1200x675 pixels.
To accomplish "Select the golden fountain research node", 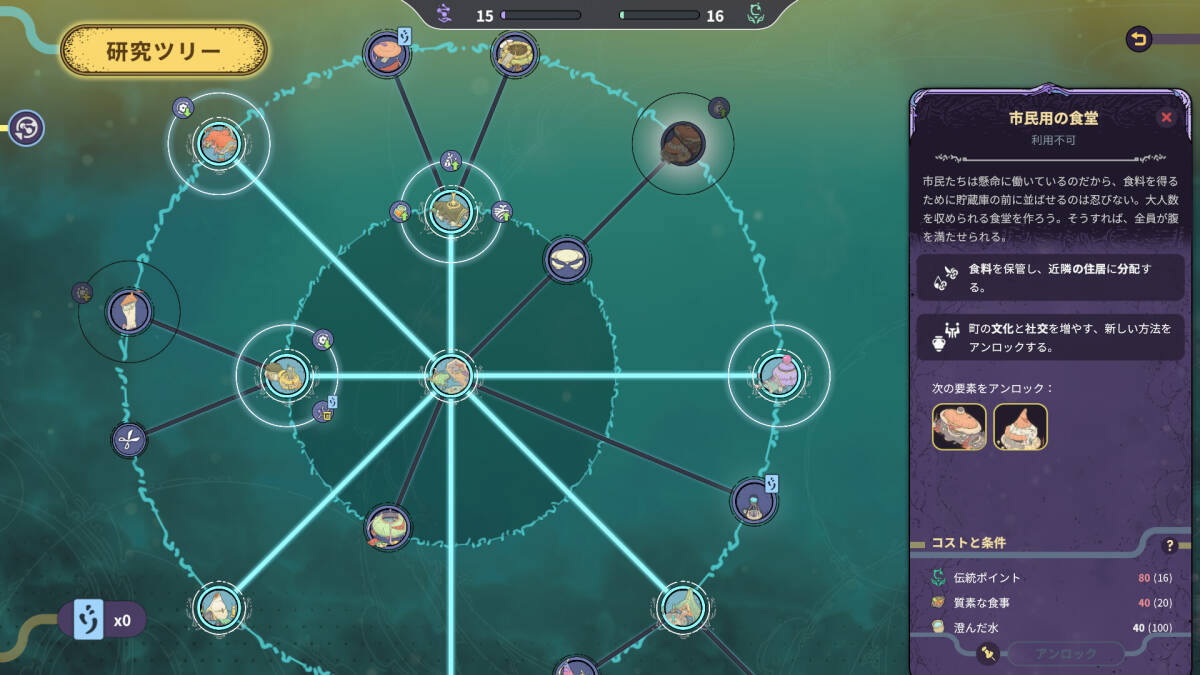I will point(450,210).
